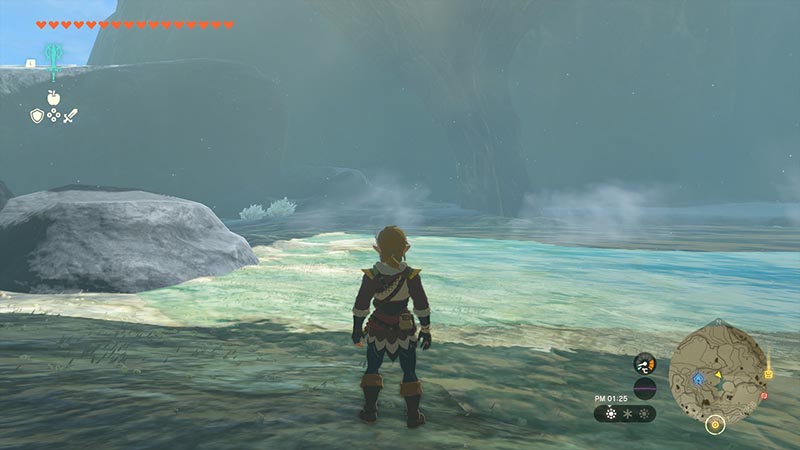The width and height of the screenshot is (800, 450).
Task: Select the apple item icon
Action: [53, 97]
